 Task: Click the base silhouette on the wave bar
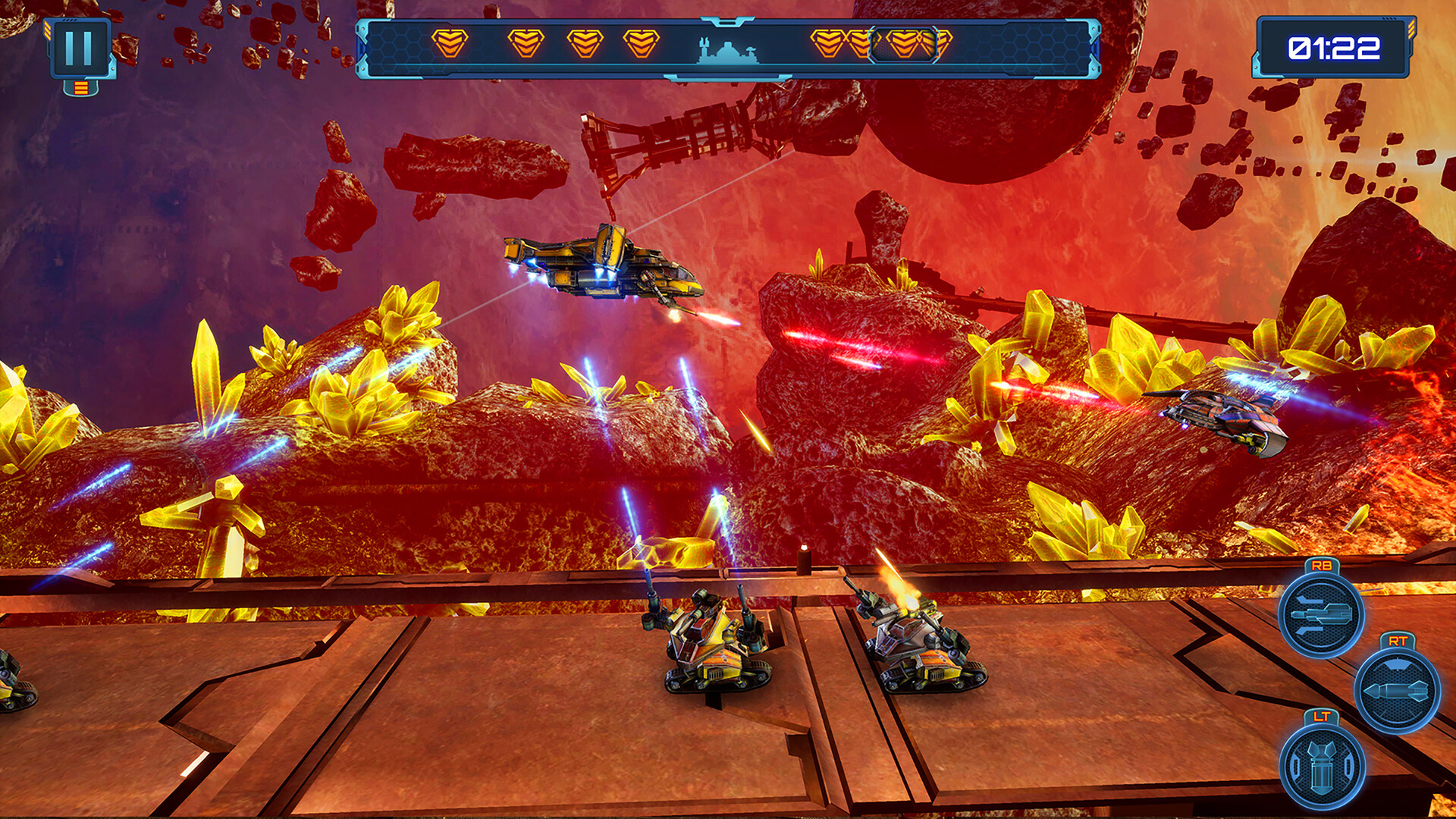pyautogui.click(x=726, y=52)
